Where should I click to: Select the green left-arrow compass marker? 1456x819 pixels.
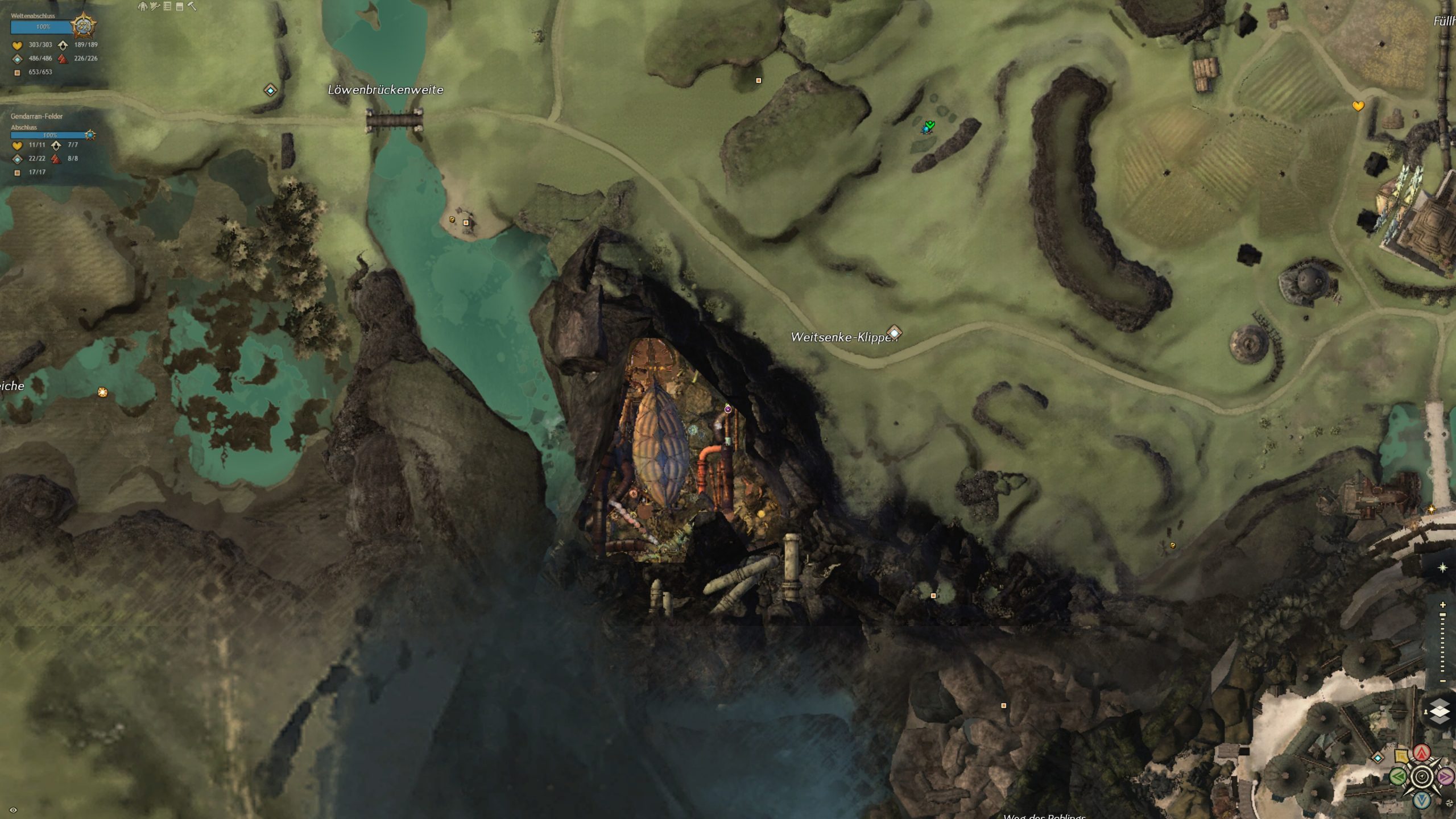click(x=1398, y=776)
